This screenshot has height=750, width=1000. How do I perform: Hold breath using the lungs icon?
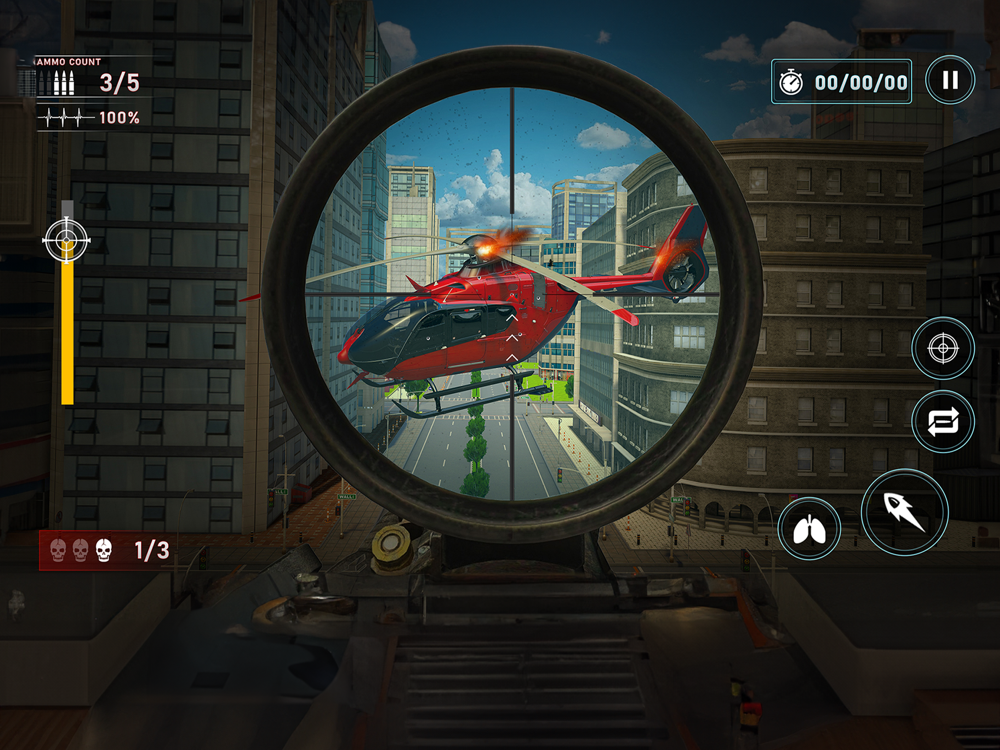[x=808, y=528]
